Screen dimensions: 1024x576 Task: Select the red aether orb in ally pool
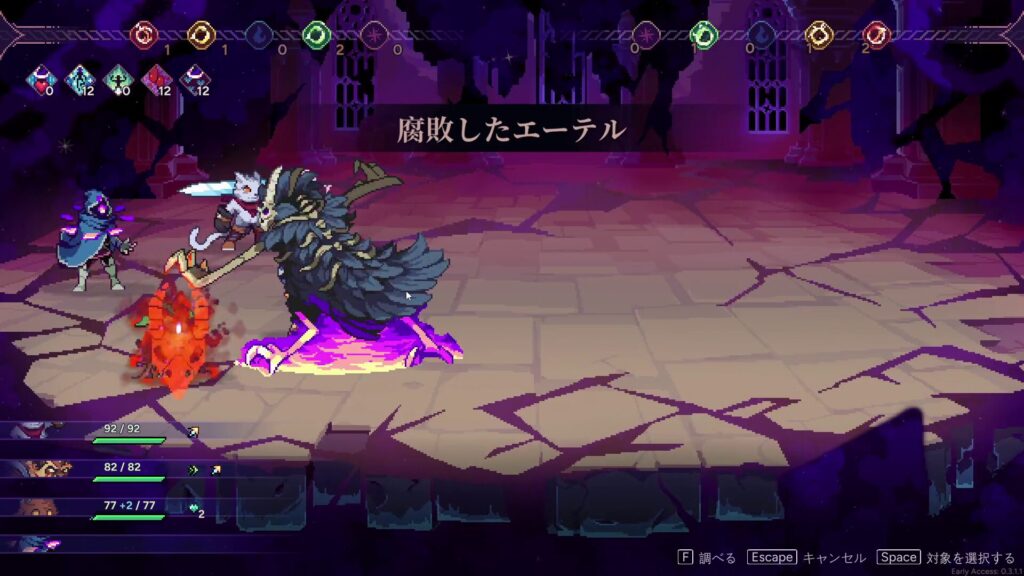click(x=144, y=35)
